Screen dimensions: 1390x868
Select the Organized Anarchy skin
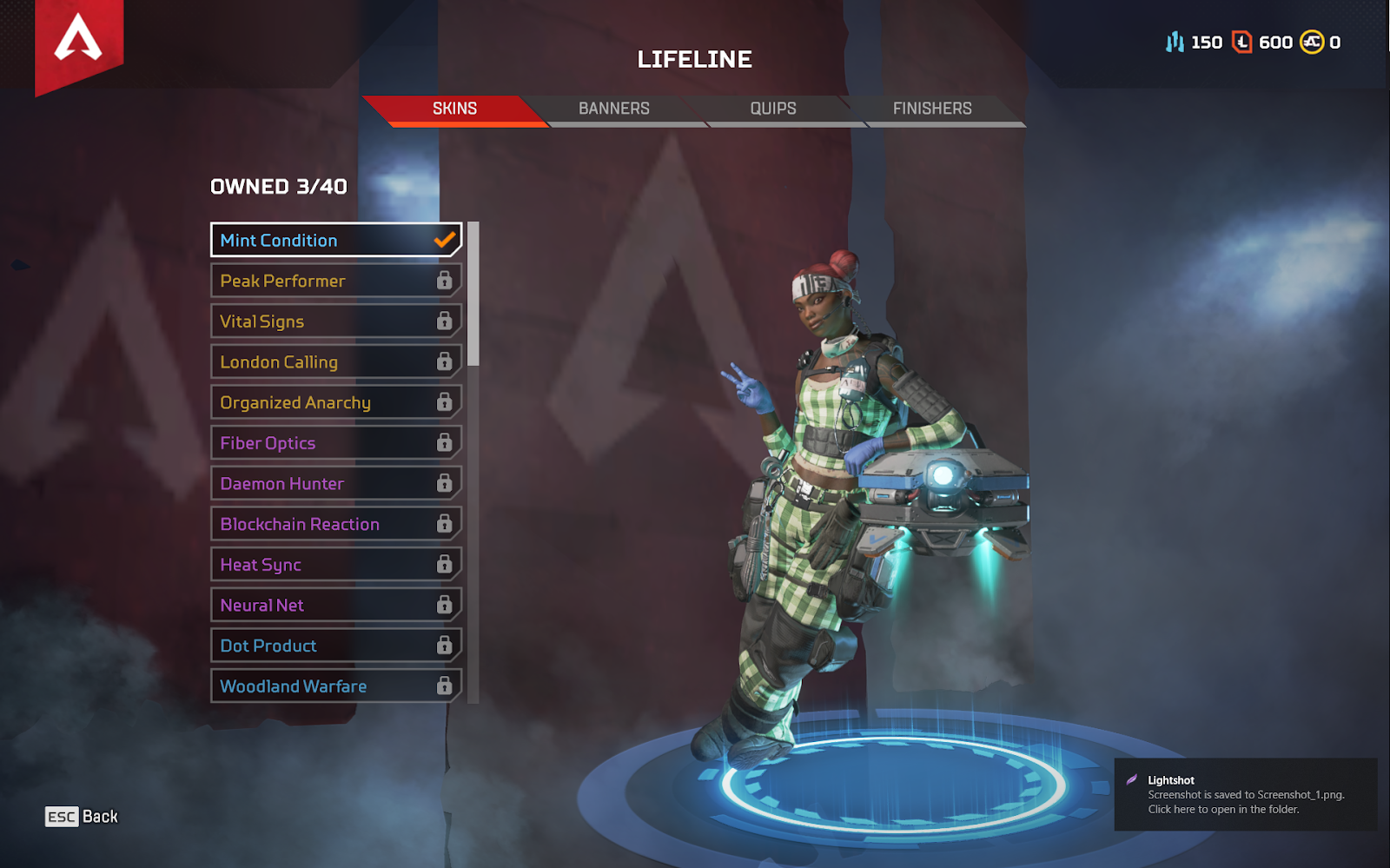pos(335,402)
